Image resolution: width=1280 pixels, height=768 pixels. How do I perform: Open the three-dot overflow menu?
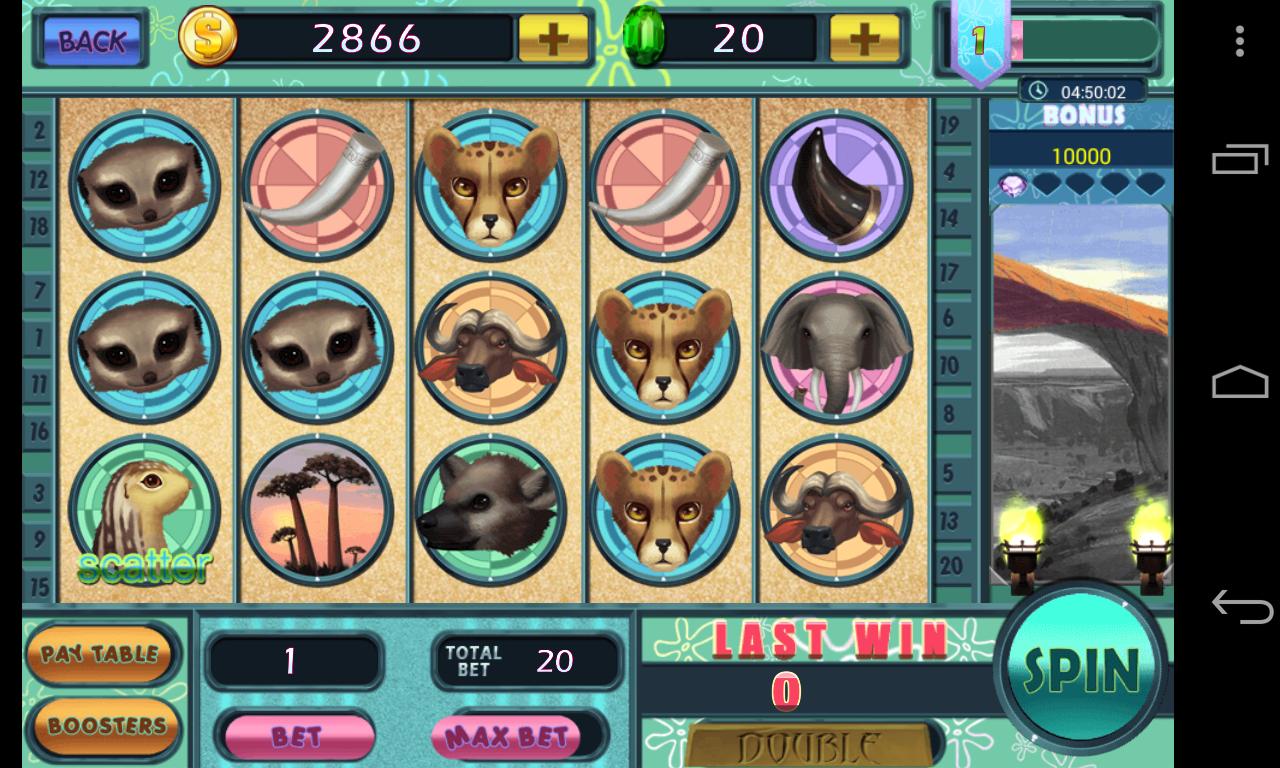coord(1240,40)
